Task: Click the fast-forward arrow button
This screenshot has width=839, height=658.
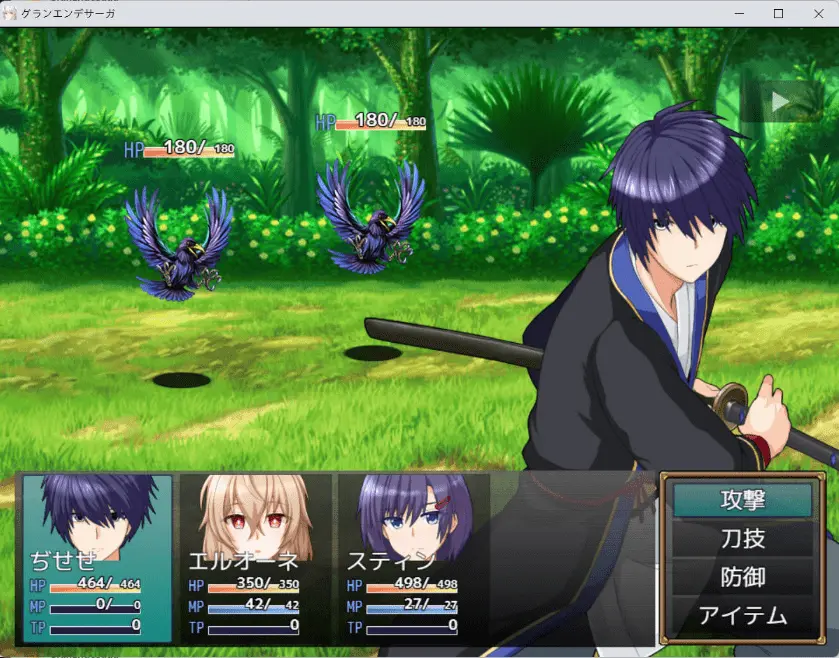Action: point(781,101)
